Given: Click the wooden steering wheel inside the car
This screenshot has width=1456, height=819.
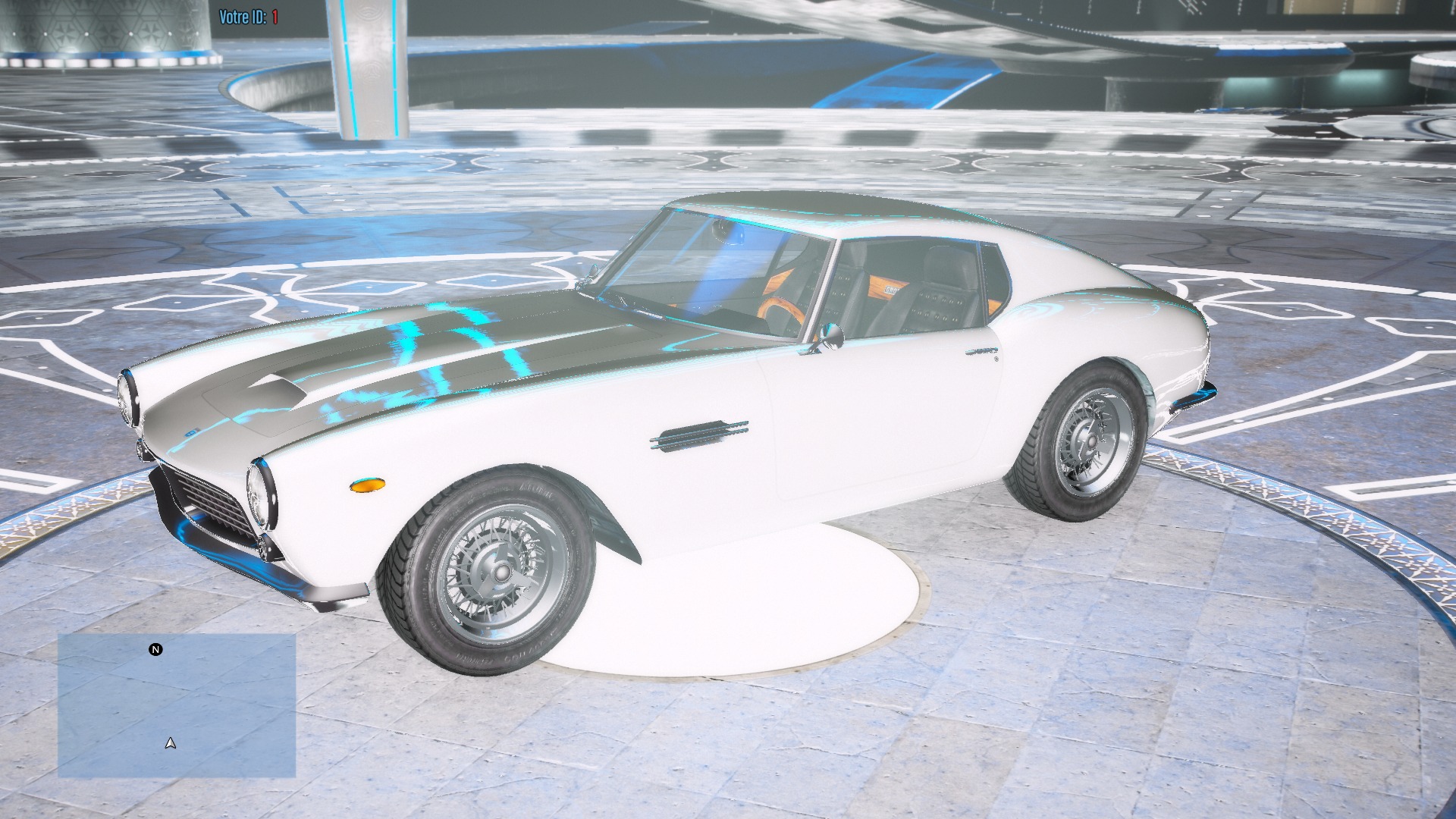Looking at the screenshot, I should 781,307.
